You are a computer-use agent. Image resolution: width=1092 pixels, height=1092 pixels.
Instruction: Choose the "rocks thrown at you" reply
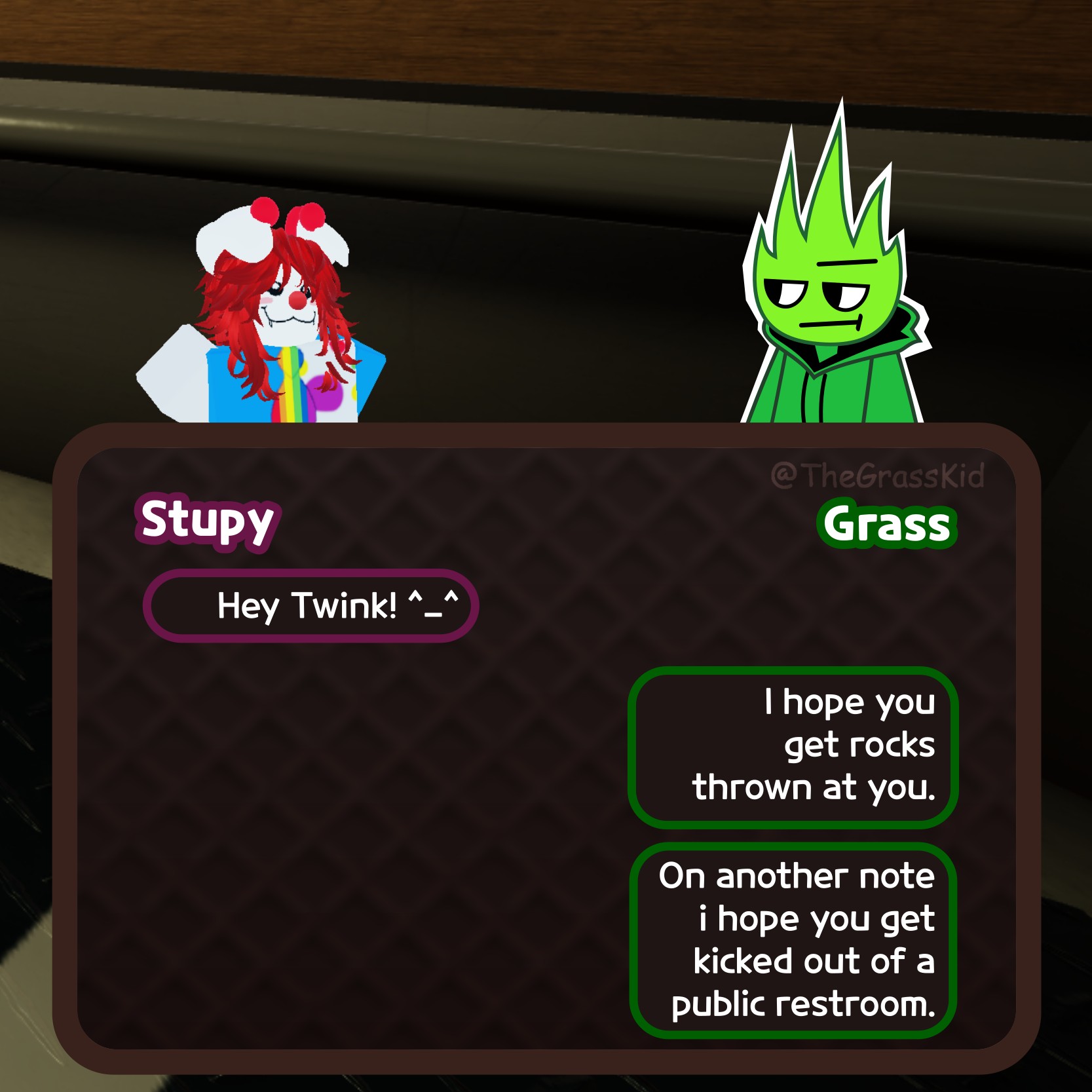coord(793,747)
